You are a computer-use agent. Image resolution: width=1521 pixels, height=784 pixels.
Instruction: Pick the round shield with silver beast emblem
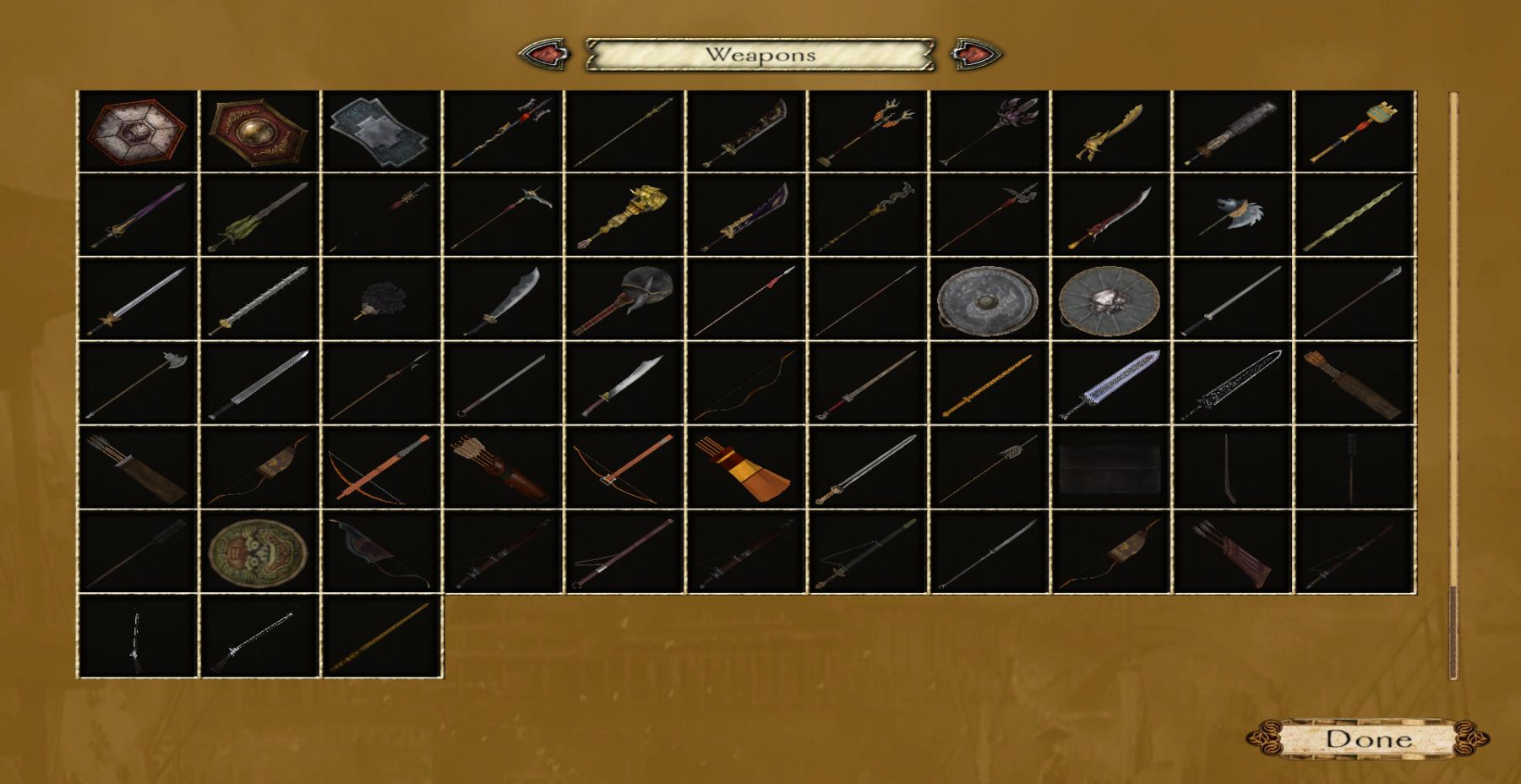point(1109,300)
